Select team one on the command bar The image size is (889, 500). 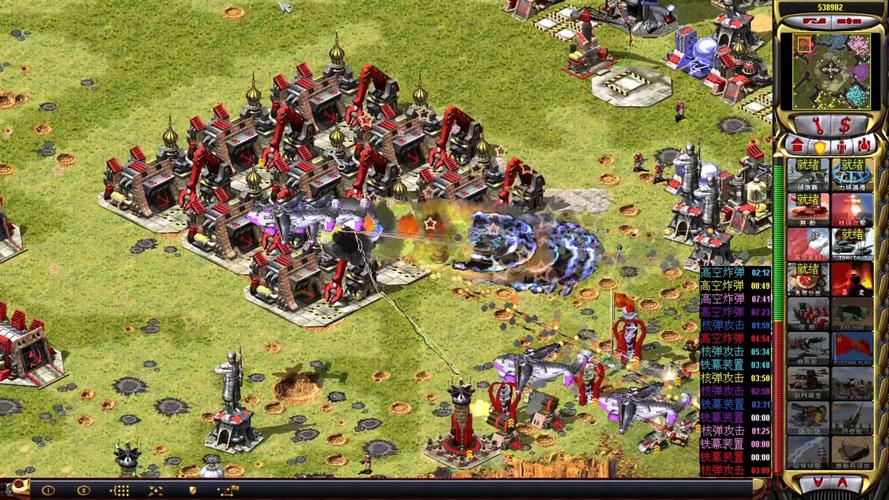[x=48, y=491]
